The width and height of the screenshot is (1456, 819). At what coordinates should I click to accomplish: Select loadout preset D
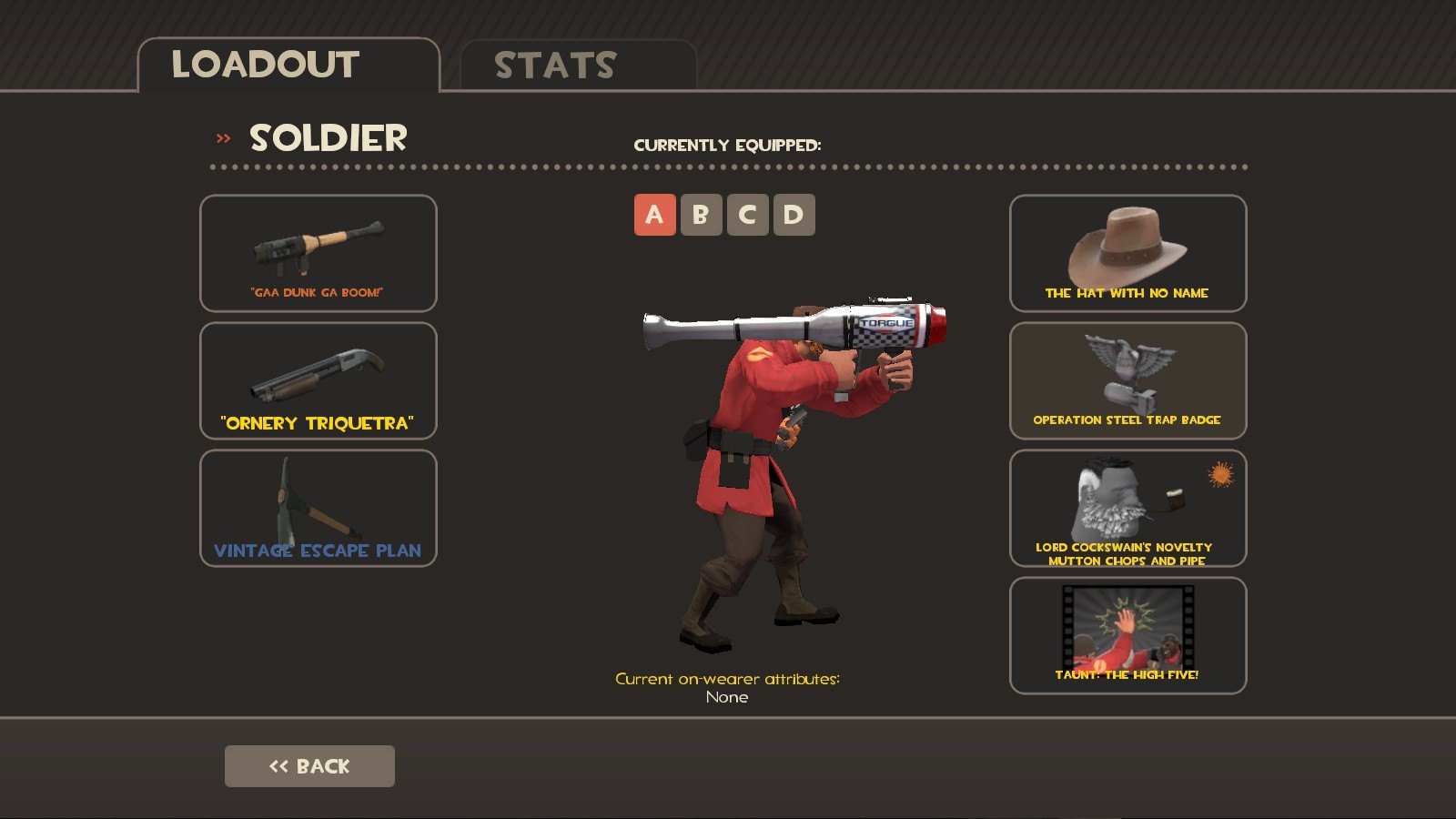click(794, 215)
